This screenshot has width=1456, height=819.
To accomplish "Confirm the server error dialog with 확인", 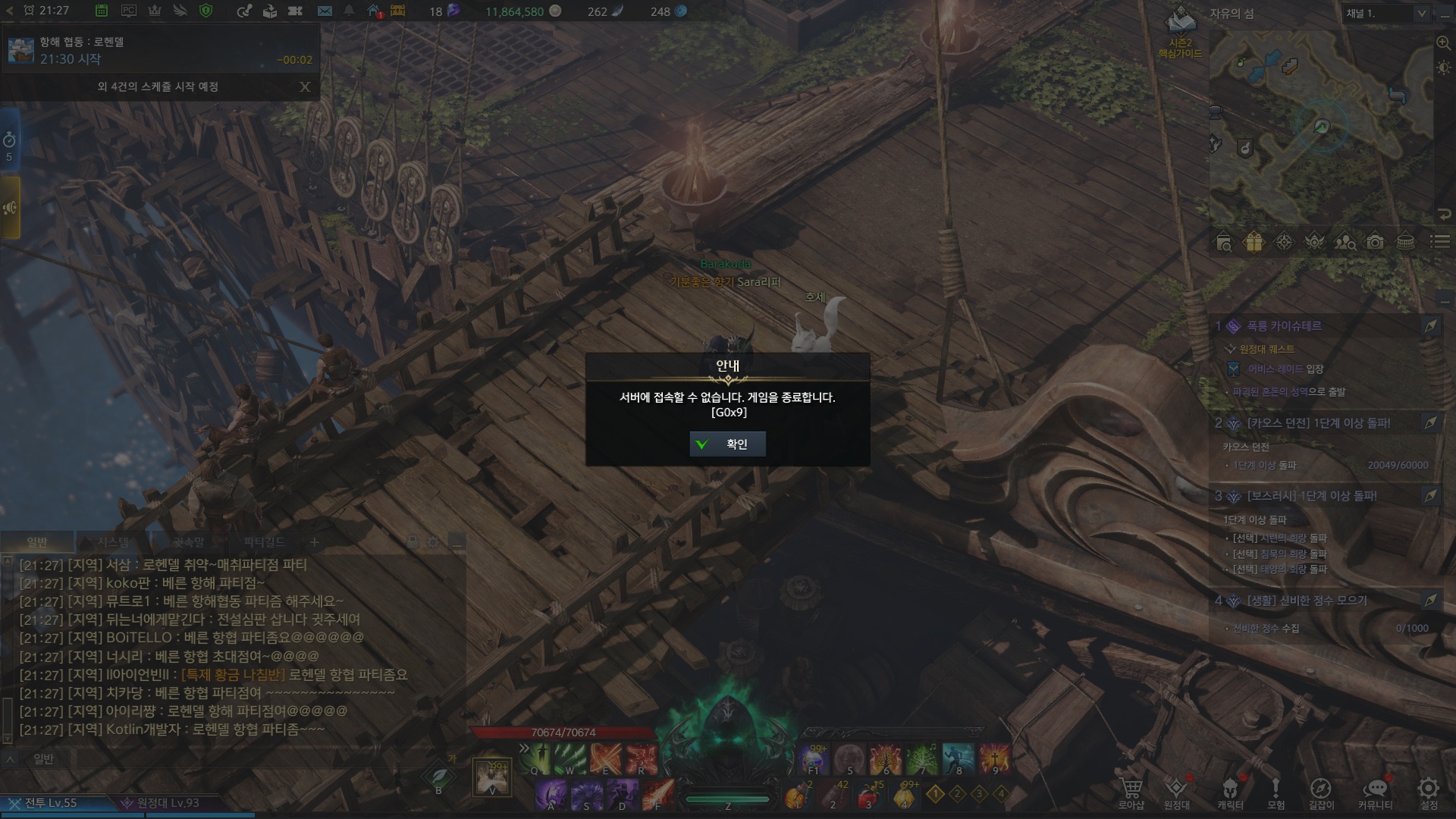I will (x=727, y=444).
